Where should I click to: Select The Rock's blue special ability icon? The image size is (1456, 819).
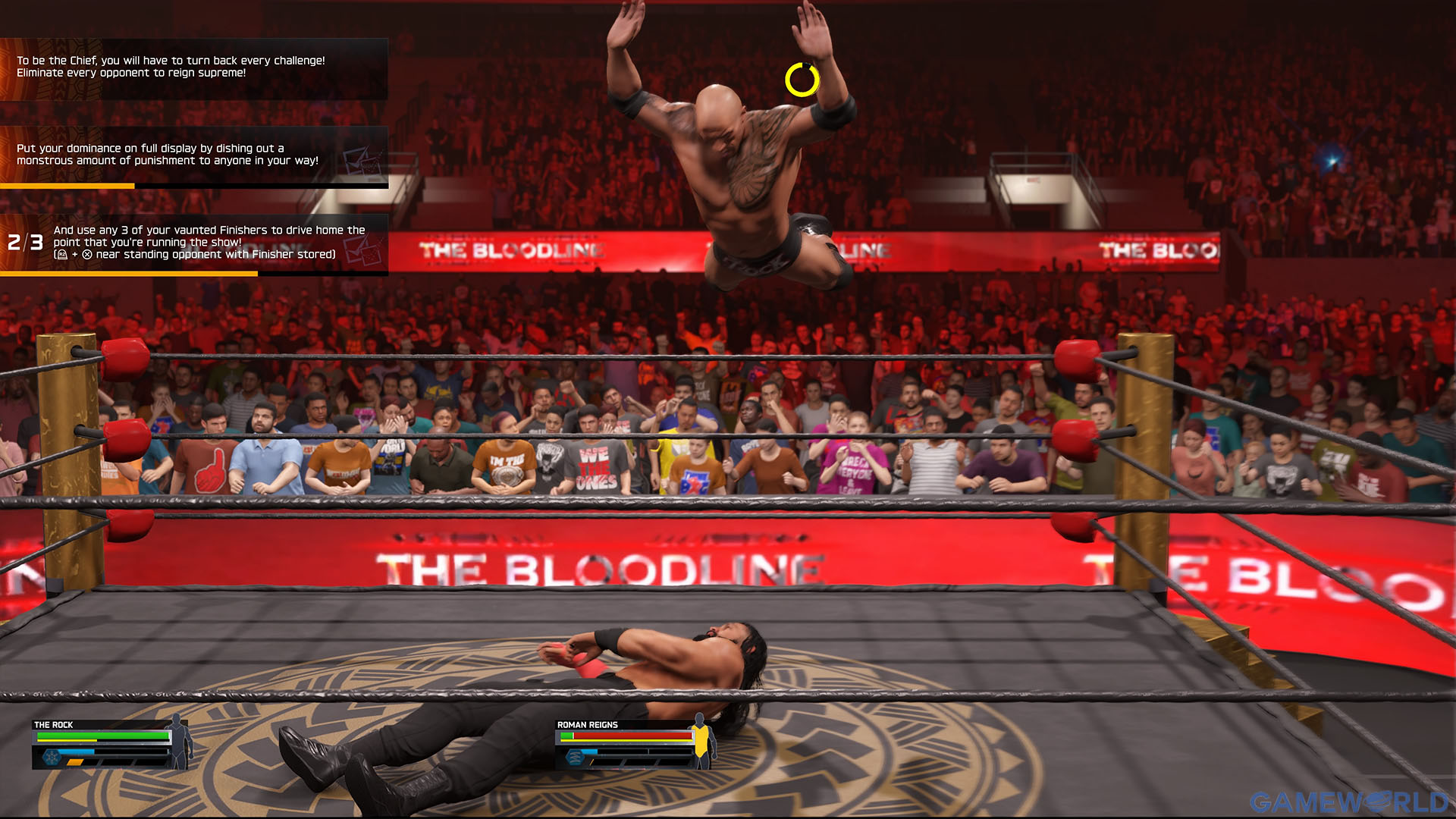(x=52, y=757)
